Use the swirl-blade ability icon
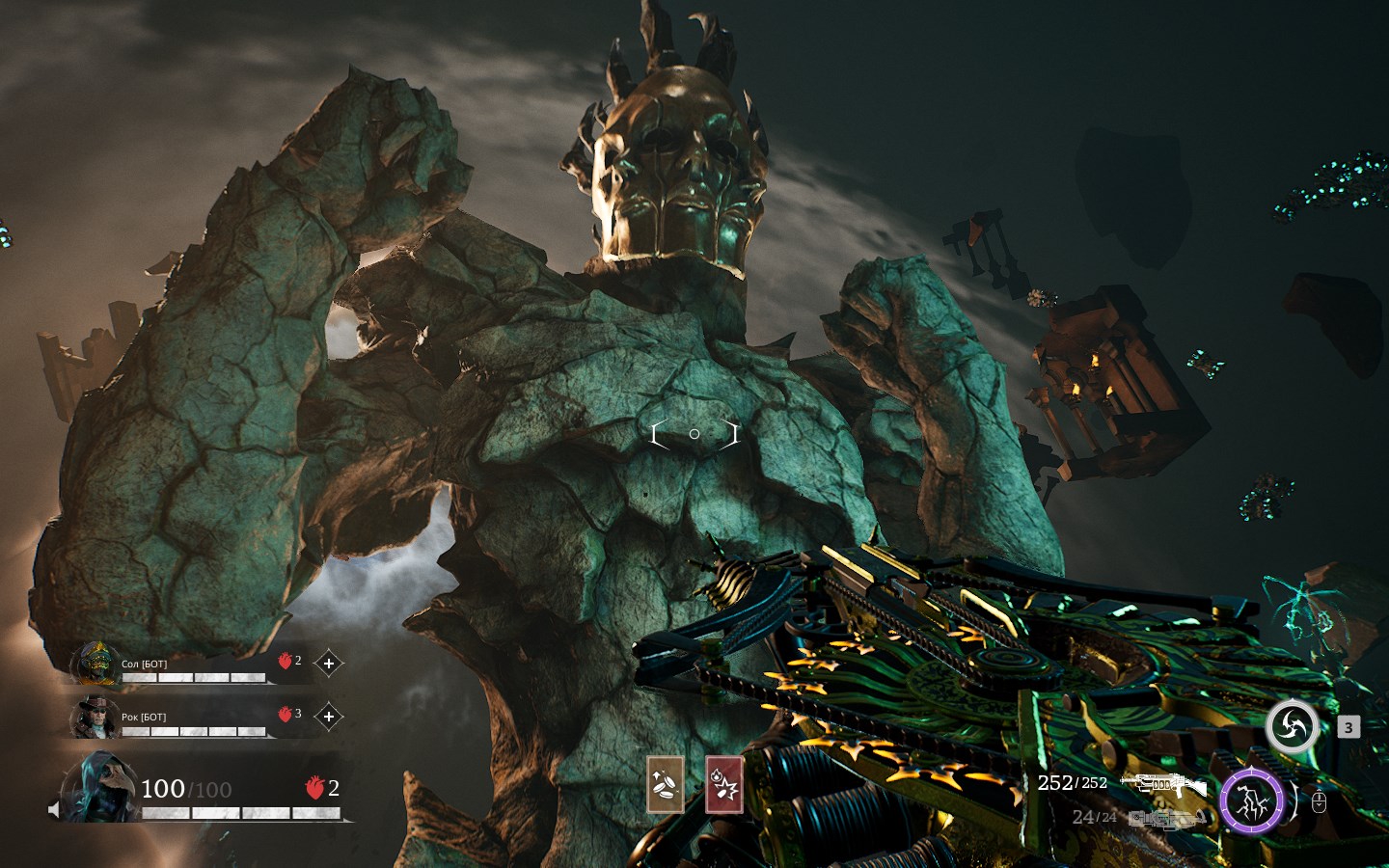 click(x=1292, y=727)
